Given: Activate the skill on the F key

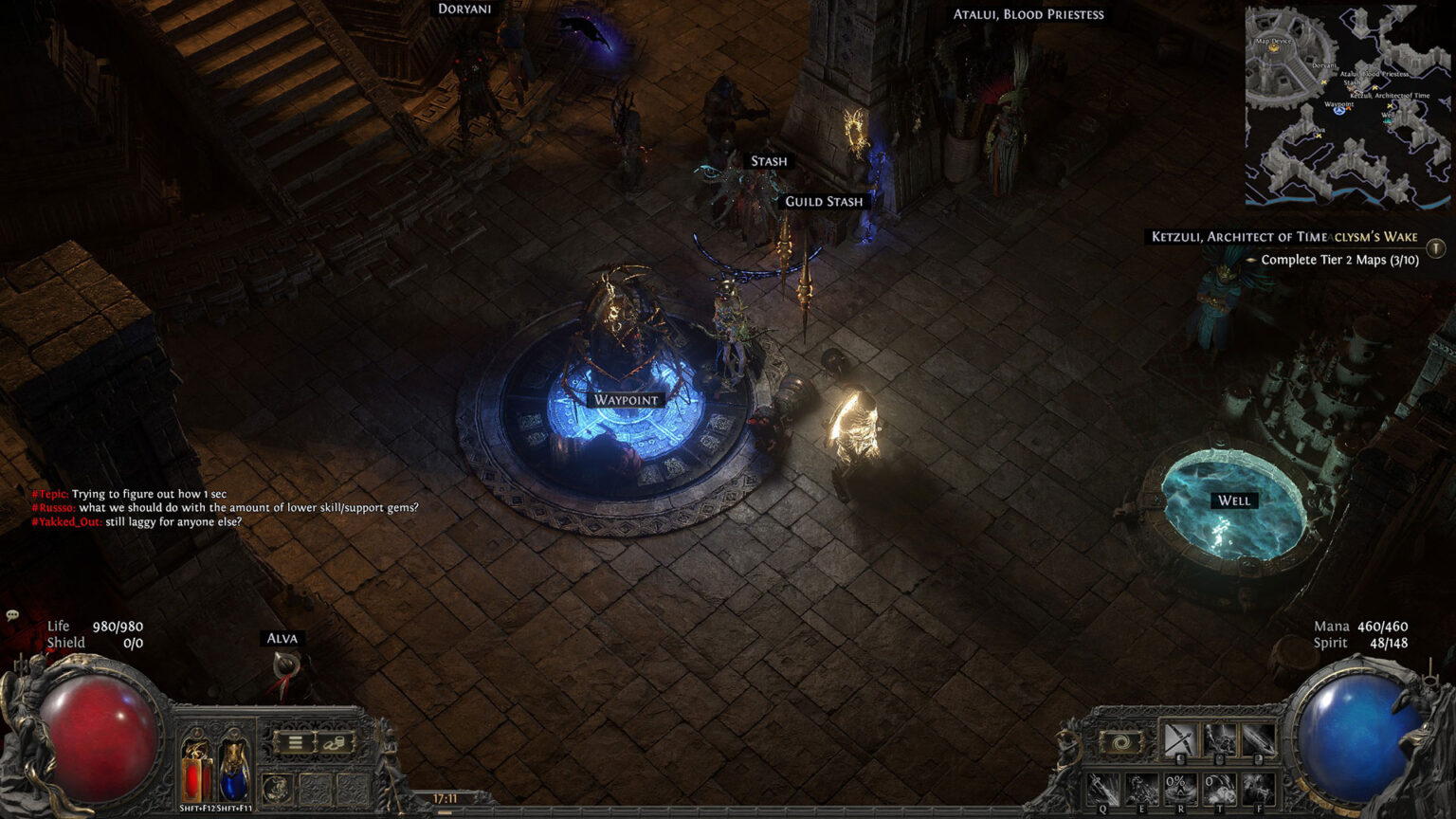Looking at the screenshot, I should [x=1260, y=790].
